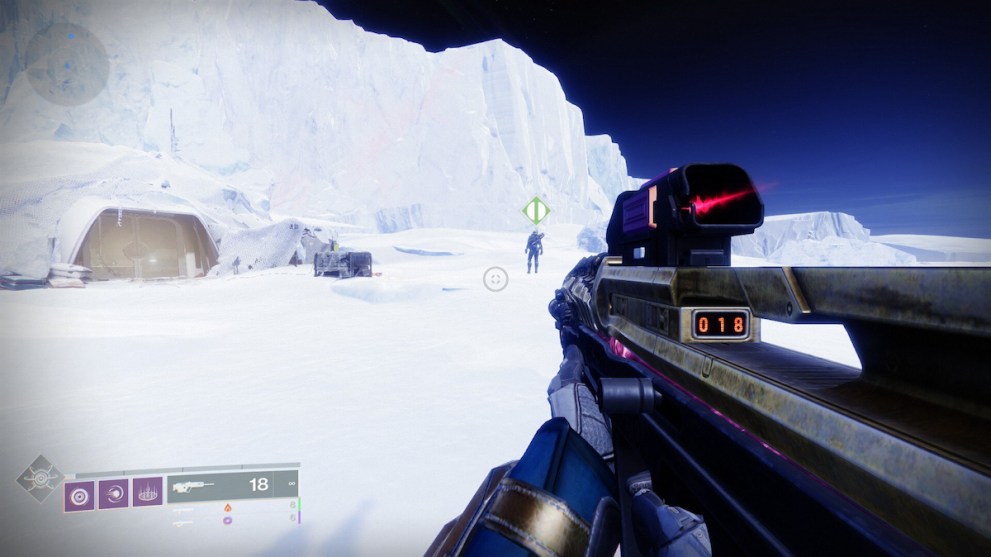
Task: Activate the purple grenade ability icon
Action: (79, 493)
